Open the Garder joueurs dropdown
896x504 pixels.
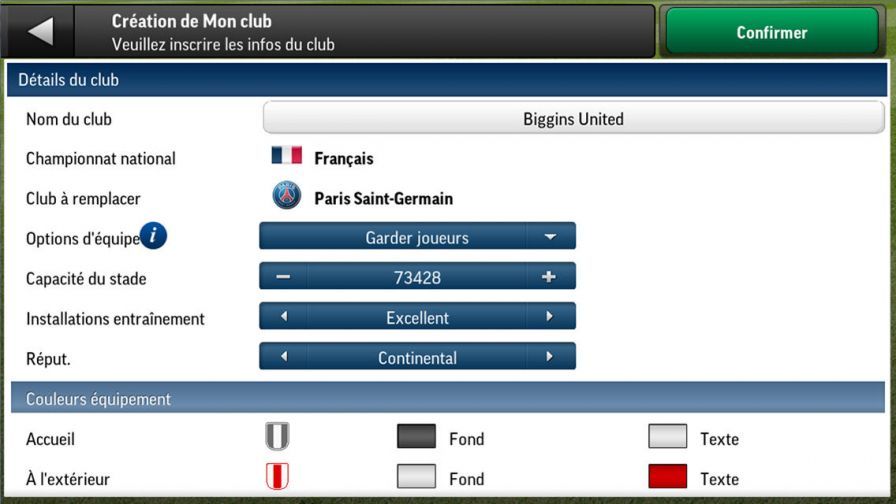tap(417, 238)
